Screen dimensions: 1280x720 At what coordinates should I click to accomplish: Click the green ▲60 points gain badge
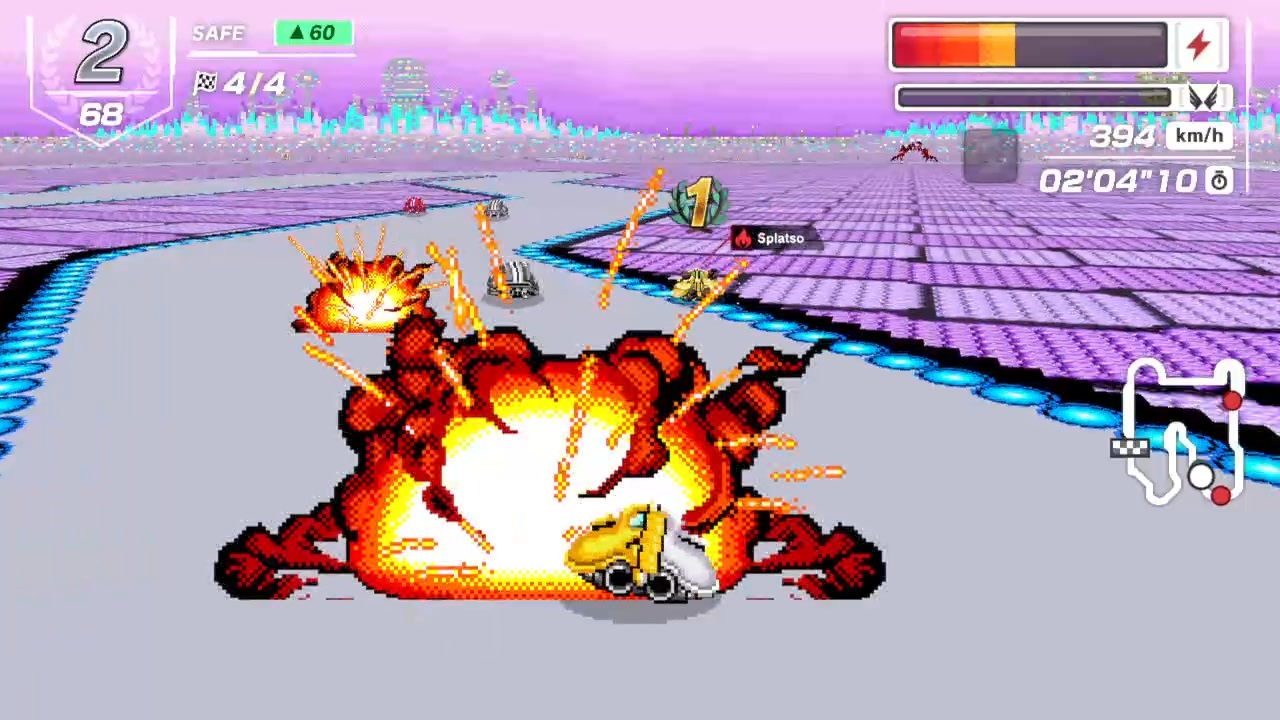click(x=313, y=33)
